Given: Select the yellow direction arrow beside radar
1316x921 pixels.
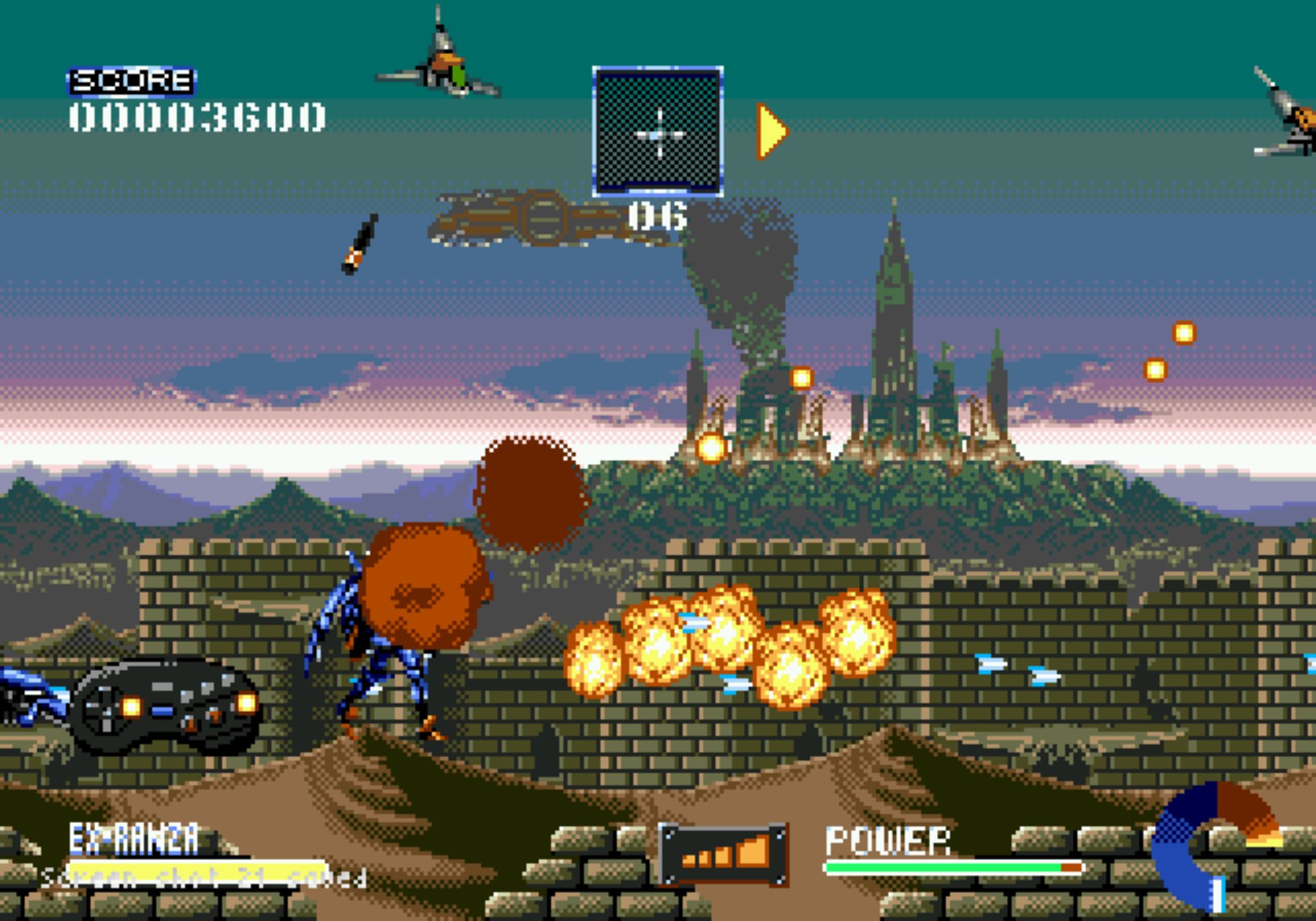Looking at the screenshot, I should tap(771, 132).
